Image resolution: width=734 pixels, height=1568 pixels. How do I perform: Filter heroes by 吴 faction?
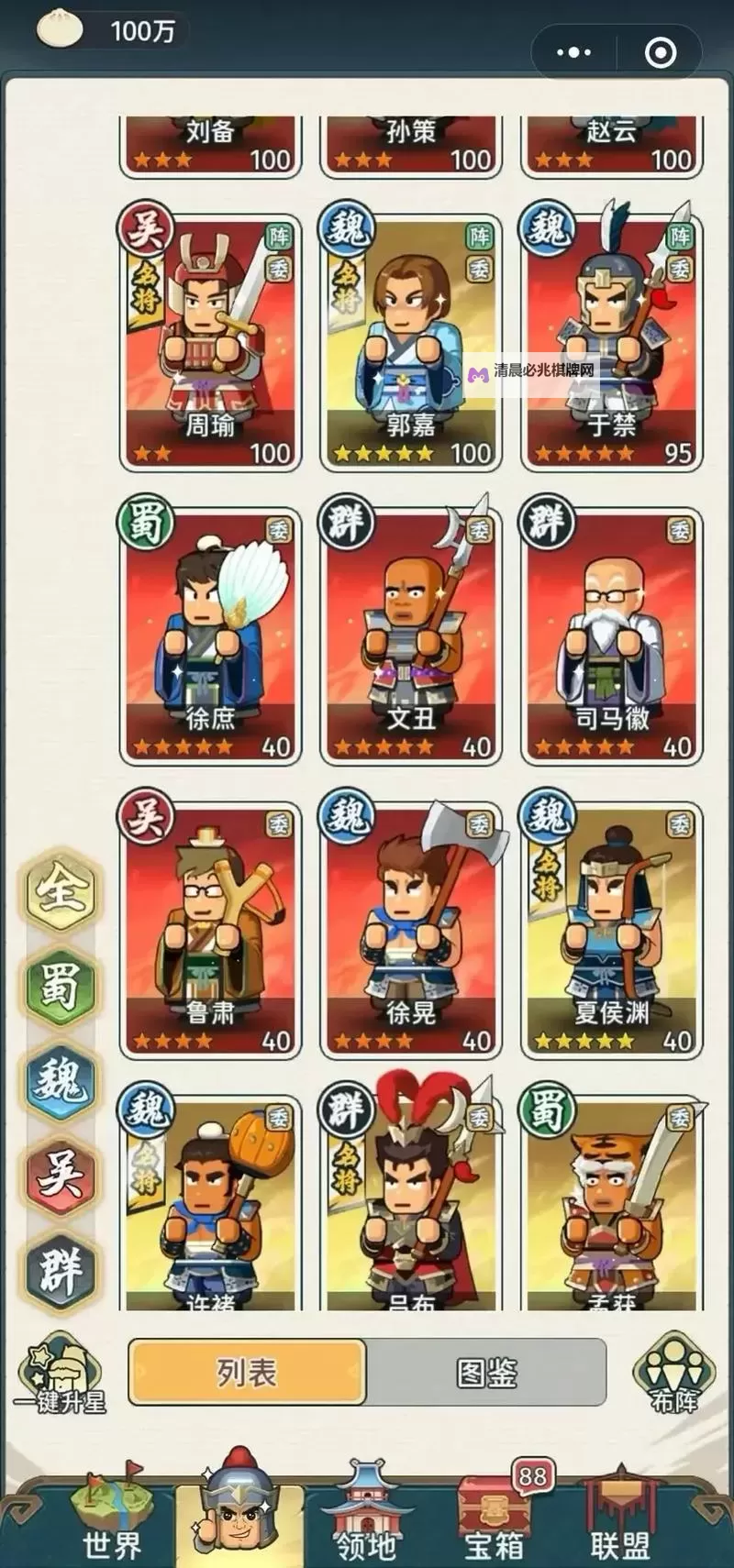click(61, 1176)
